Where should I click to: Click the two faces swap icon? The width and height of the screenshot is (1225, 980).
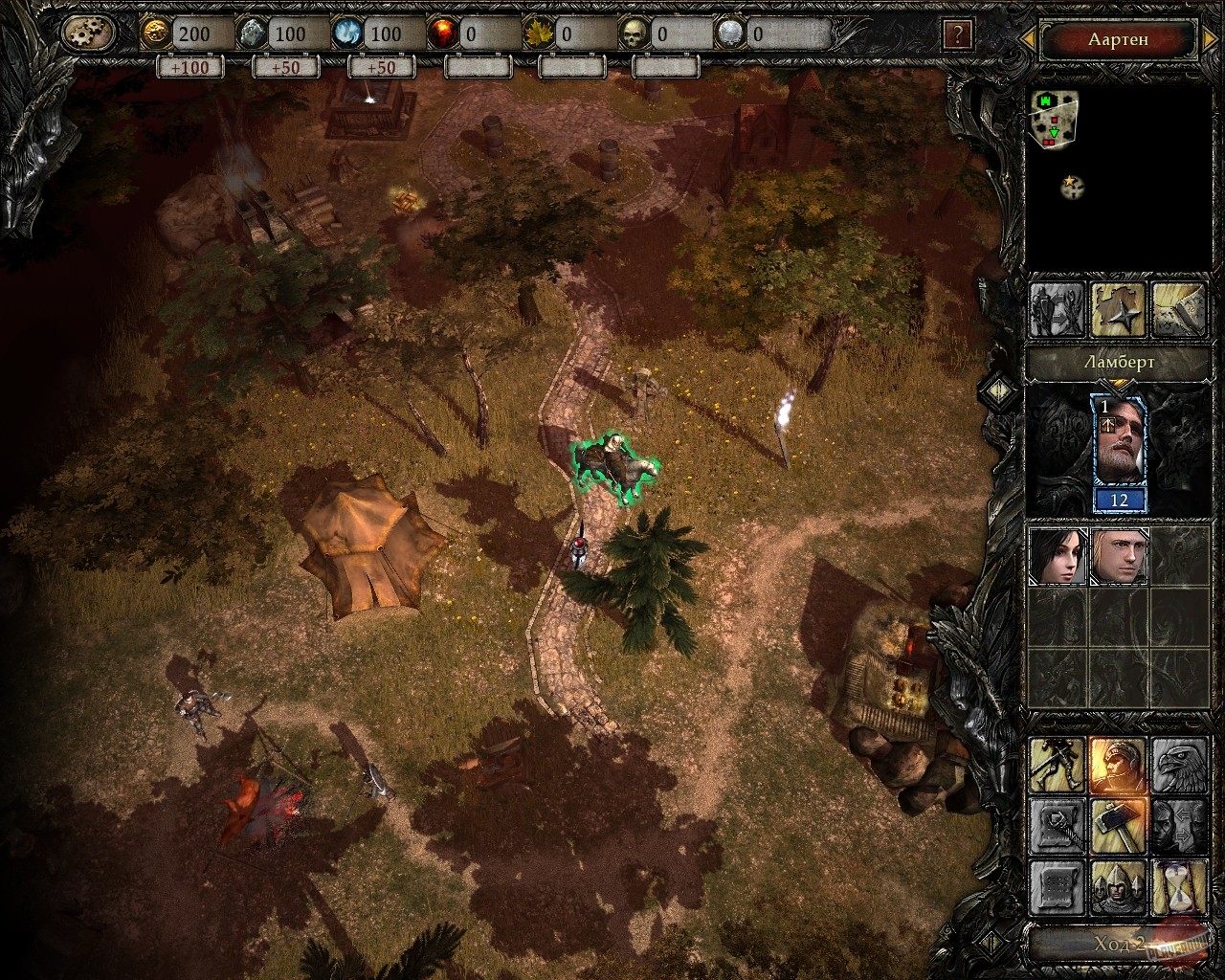(1178, 826)
